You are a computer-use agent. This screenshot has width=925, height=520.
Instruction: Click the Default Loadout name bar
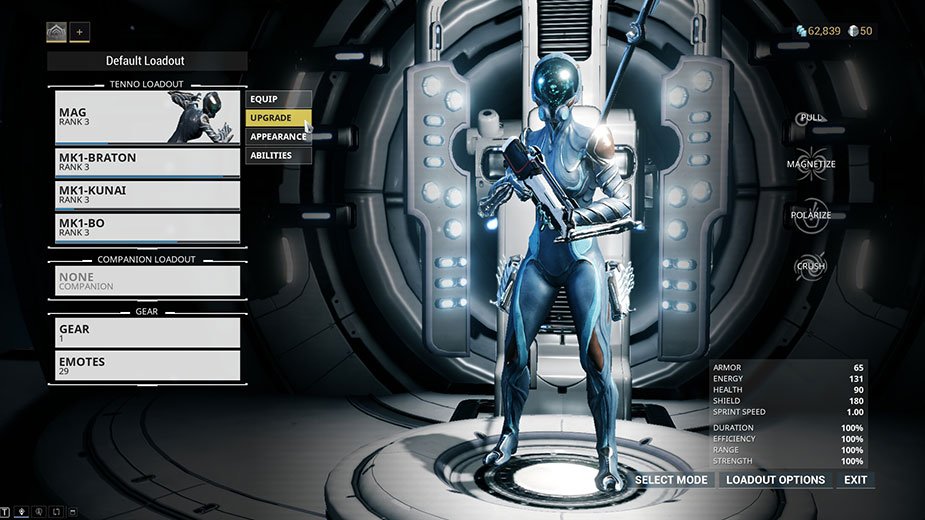click(146, 61)
